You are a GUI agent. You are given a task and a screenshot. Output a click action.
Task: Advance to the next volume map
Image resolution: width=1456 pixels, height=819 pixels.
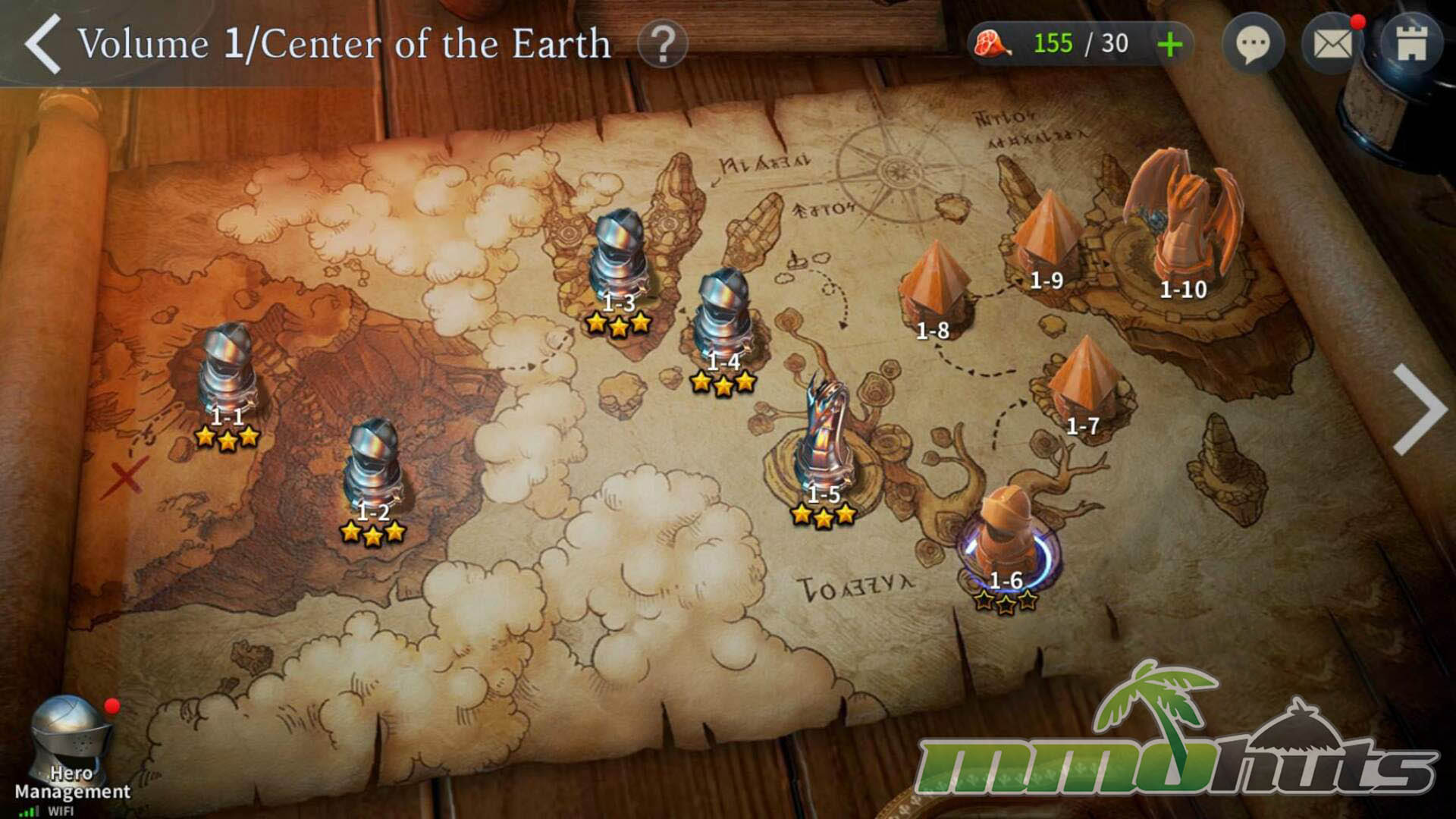tap(1420, 409)
